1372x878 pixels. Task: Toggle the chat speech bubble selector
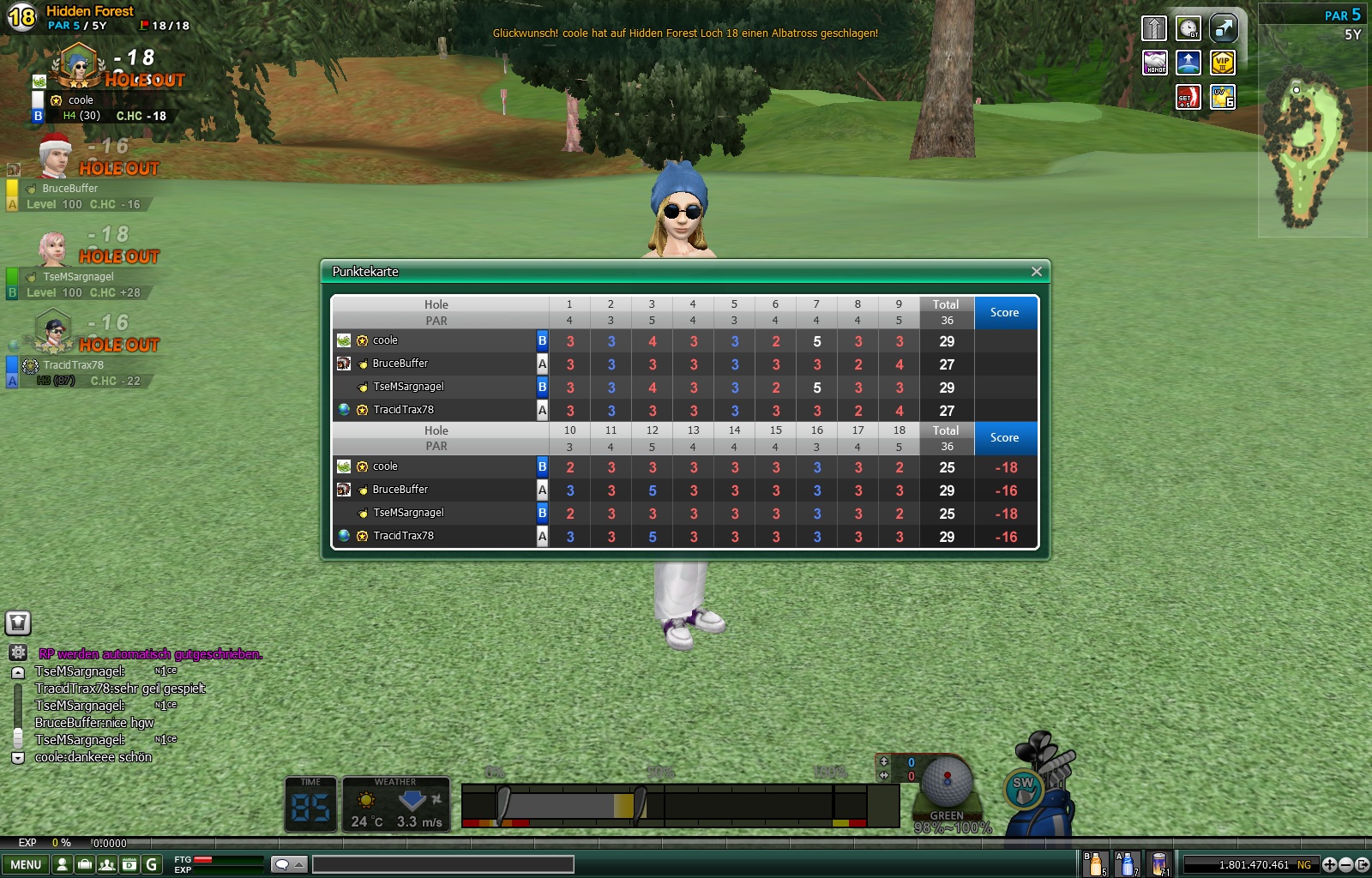288,864
